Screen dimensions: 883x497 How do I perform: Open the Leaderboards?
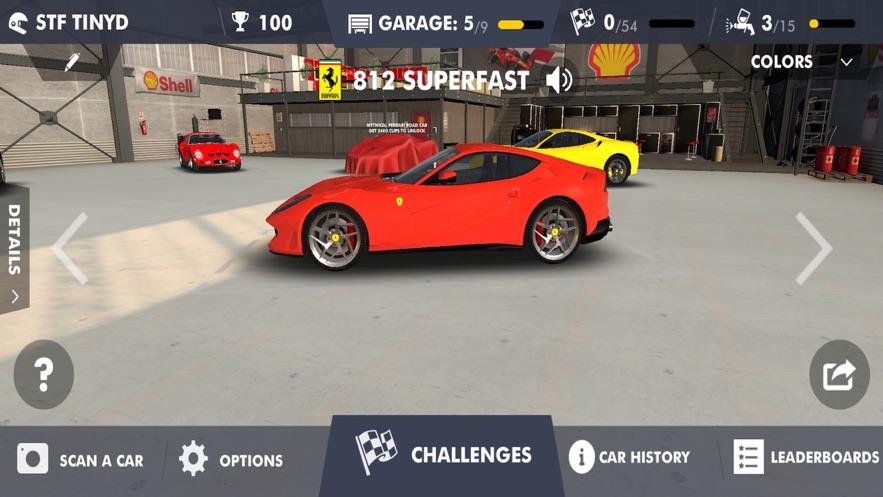(806, 458)
